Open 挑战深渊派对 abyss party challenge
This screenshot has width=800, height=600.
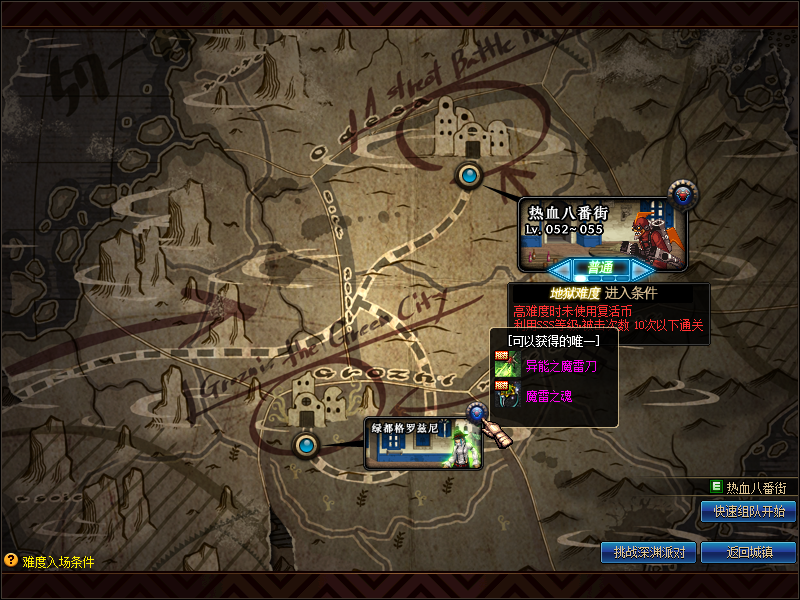point(648,552)
